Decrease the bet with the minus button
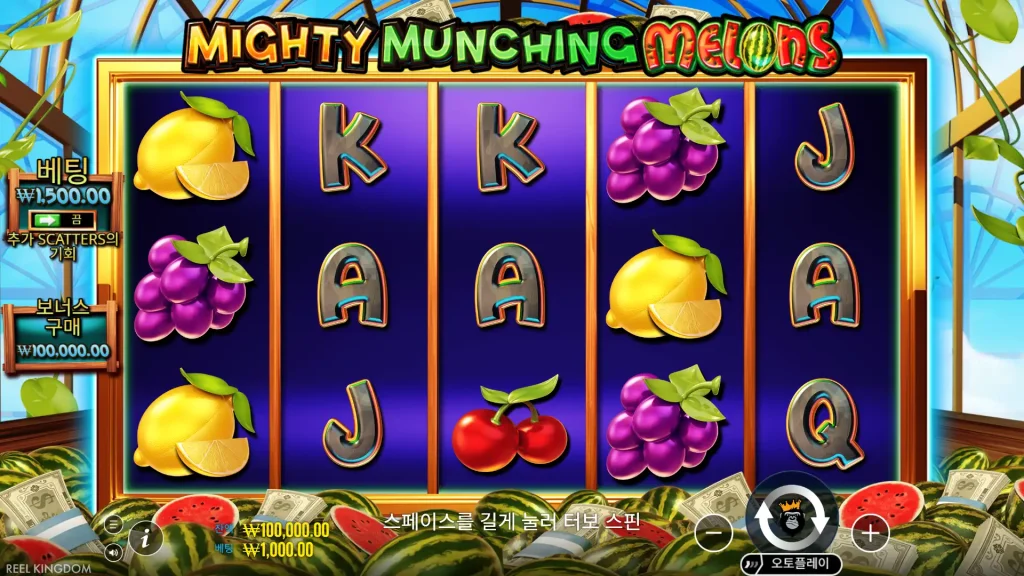 (712, 534)
